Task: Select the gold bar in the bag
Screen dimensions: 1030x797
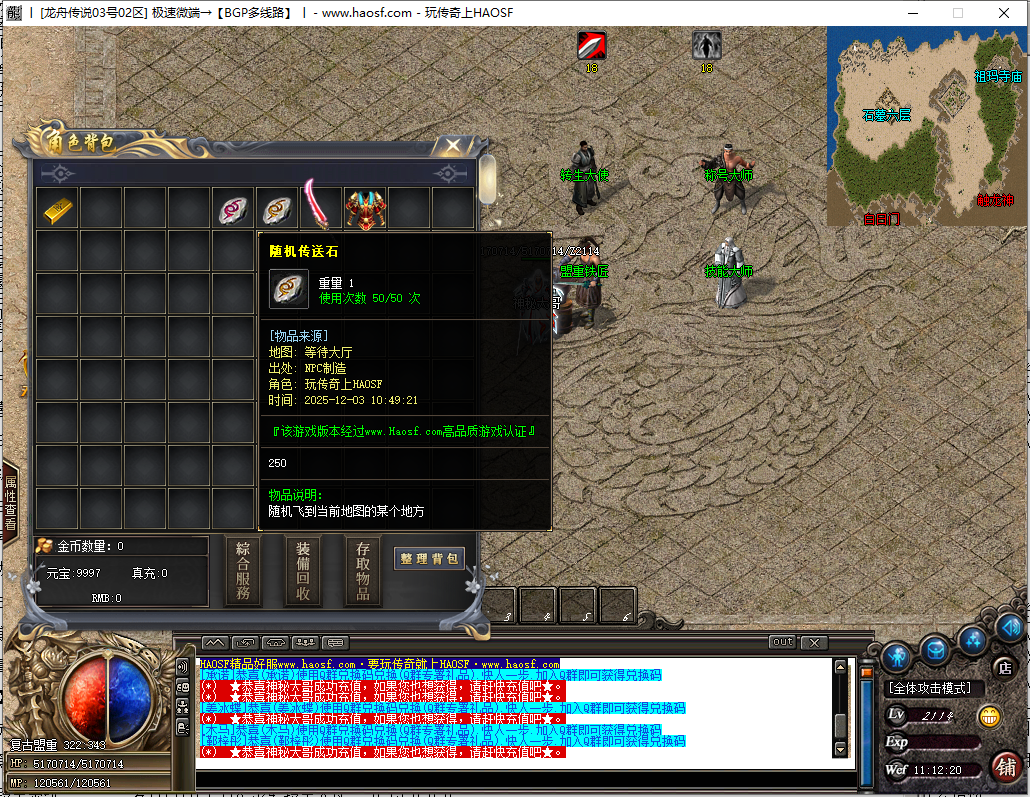Action: coord(58,209)
